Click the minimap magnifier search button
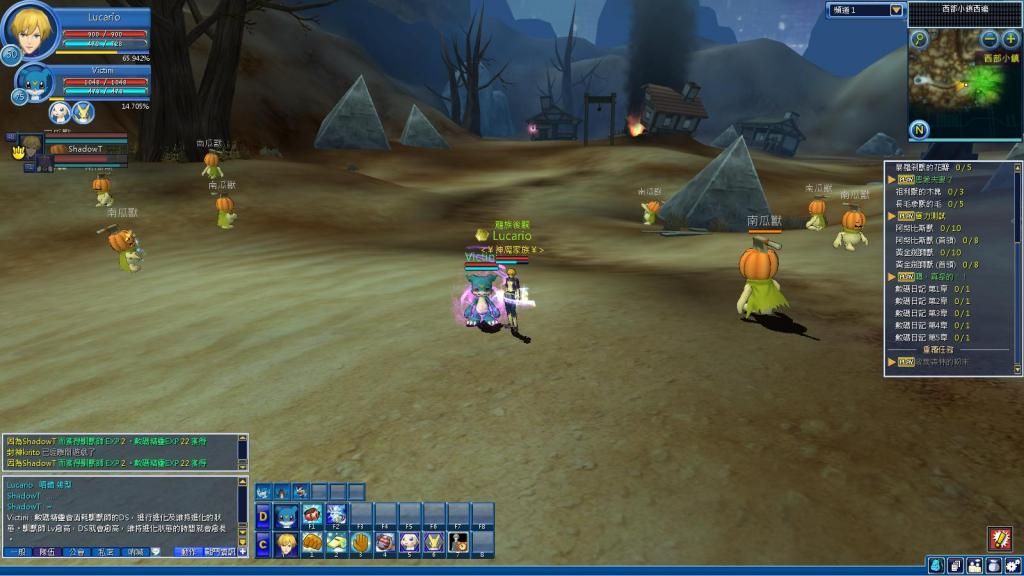This screenshot has width=1024, height=576. 919,39
